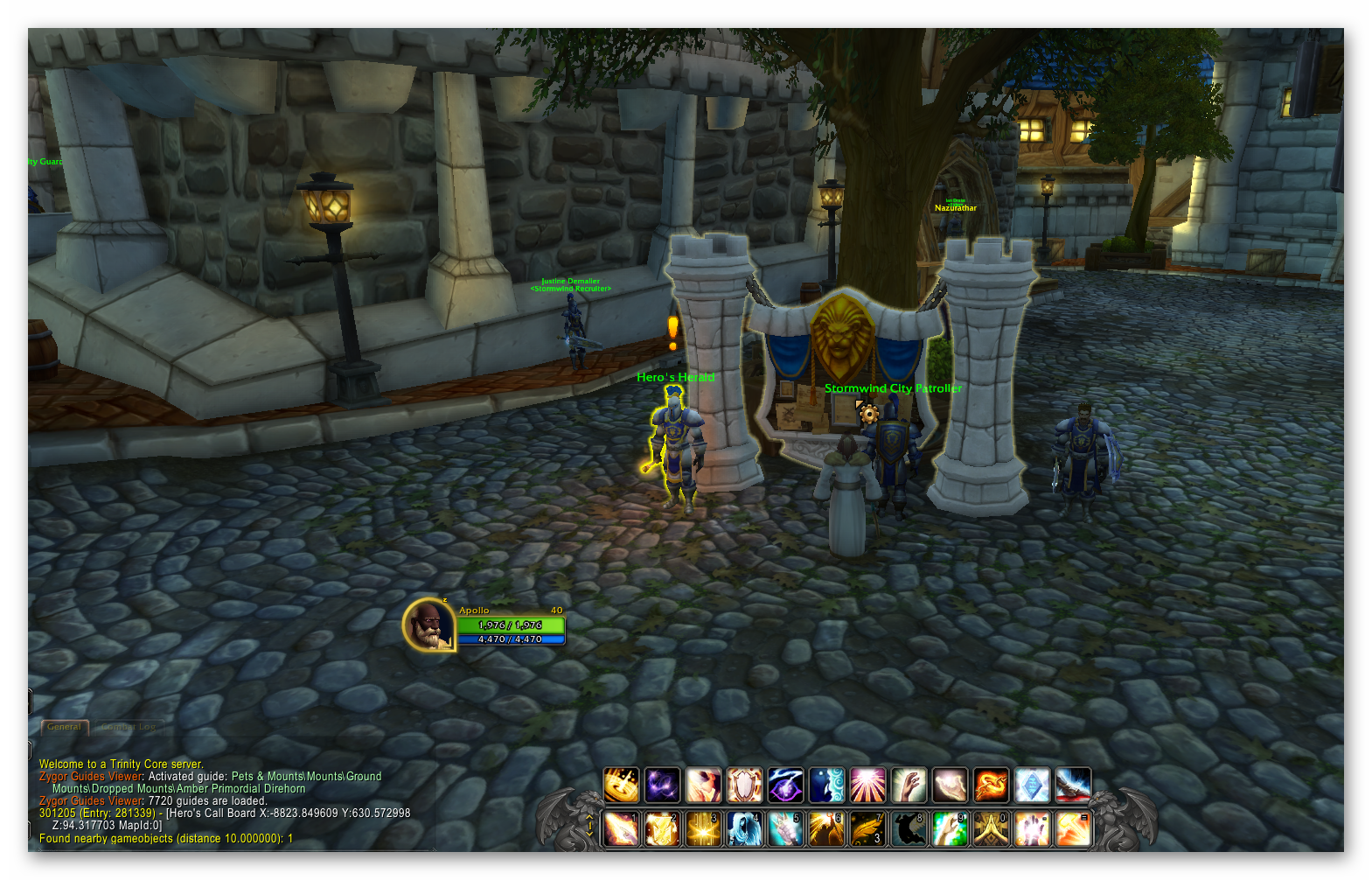
Task: Use the winged Avenging Wrath ability in slot 6
Action: (828, 827)
